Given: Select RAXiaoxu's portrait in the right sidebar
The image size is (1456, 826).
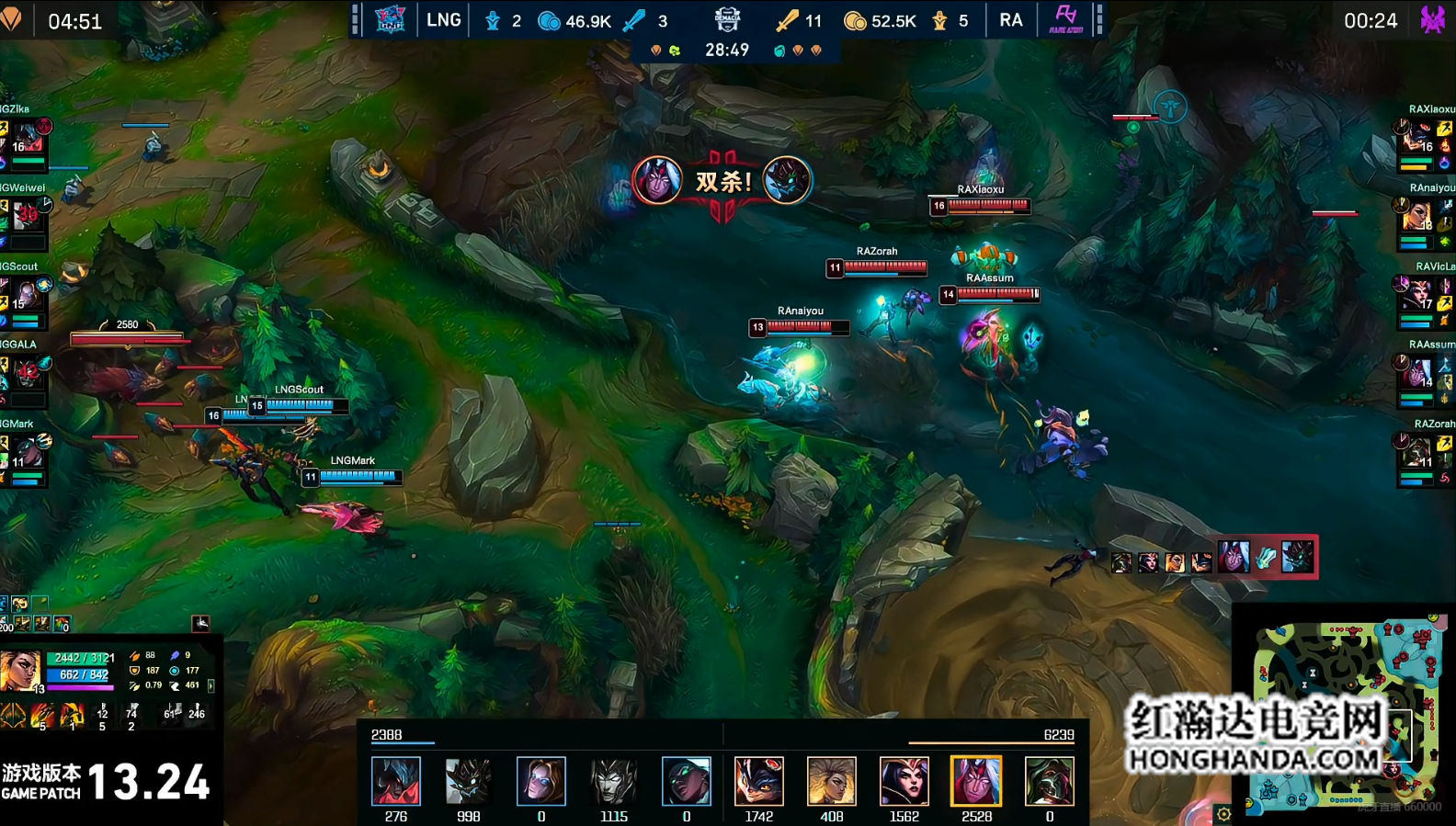Looking at the screenshot, I should tap(1418, 137).
